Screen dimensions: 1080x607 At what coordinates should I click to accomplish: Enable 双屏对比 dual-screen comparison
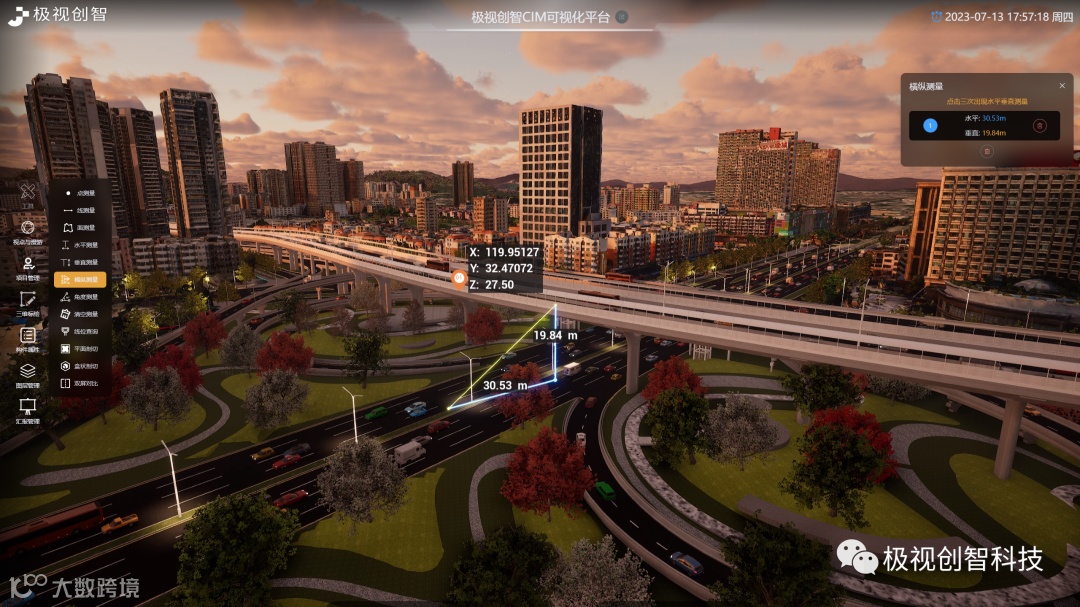(80, 383)
